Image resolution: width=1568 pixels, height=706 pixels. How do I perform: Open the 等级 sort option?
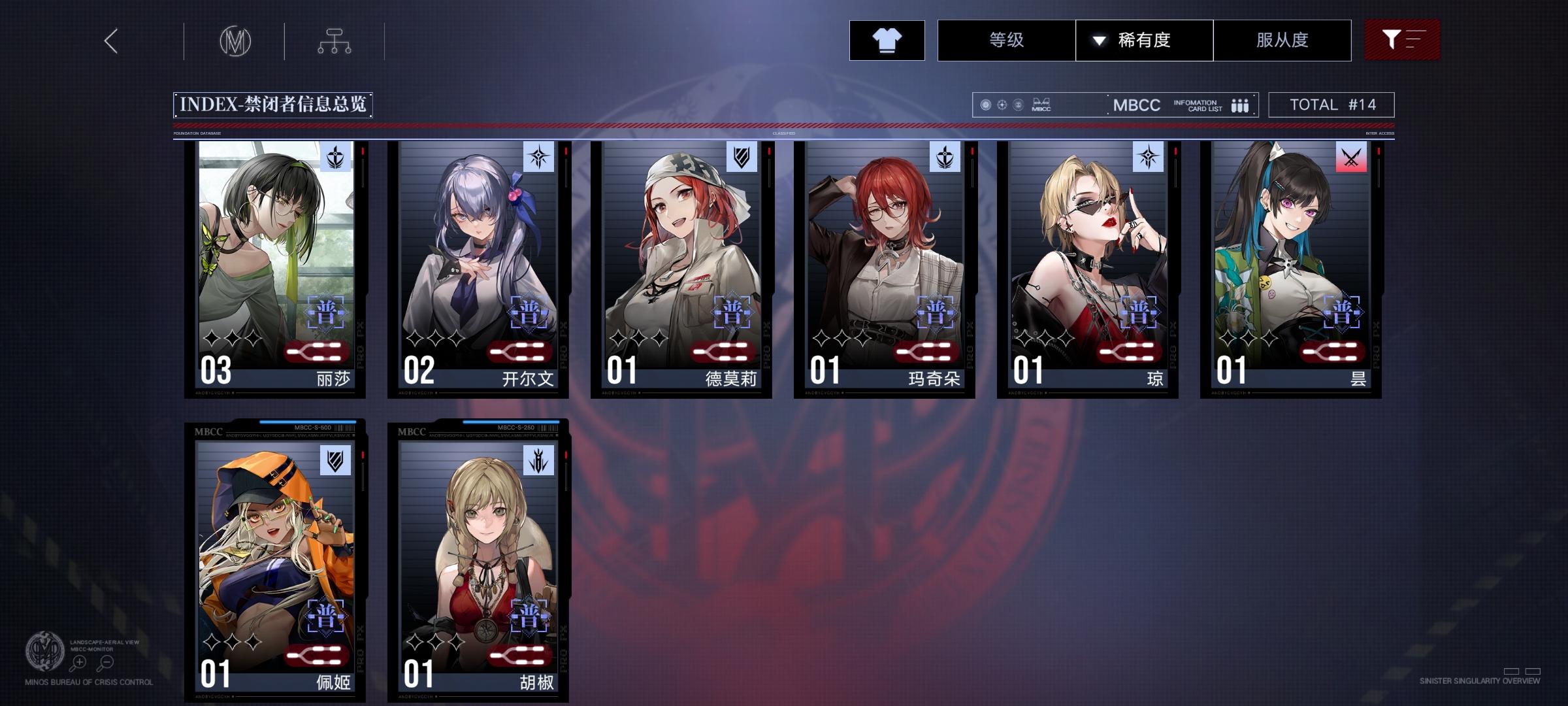tap(1006, 40)
